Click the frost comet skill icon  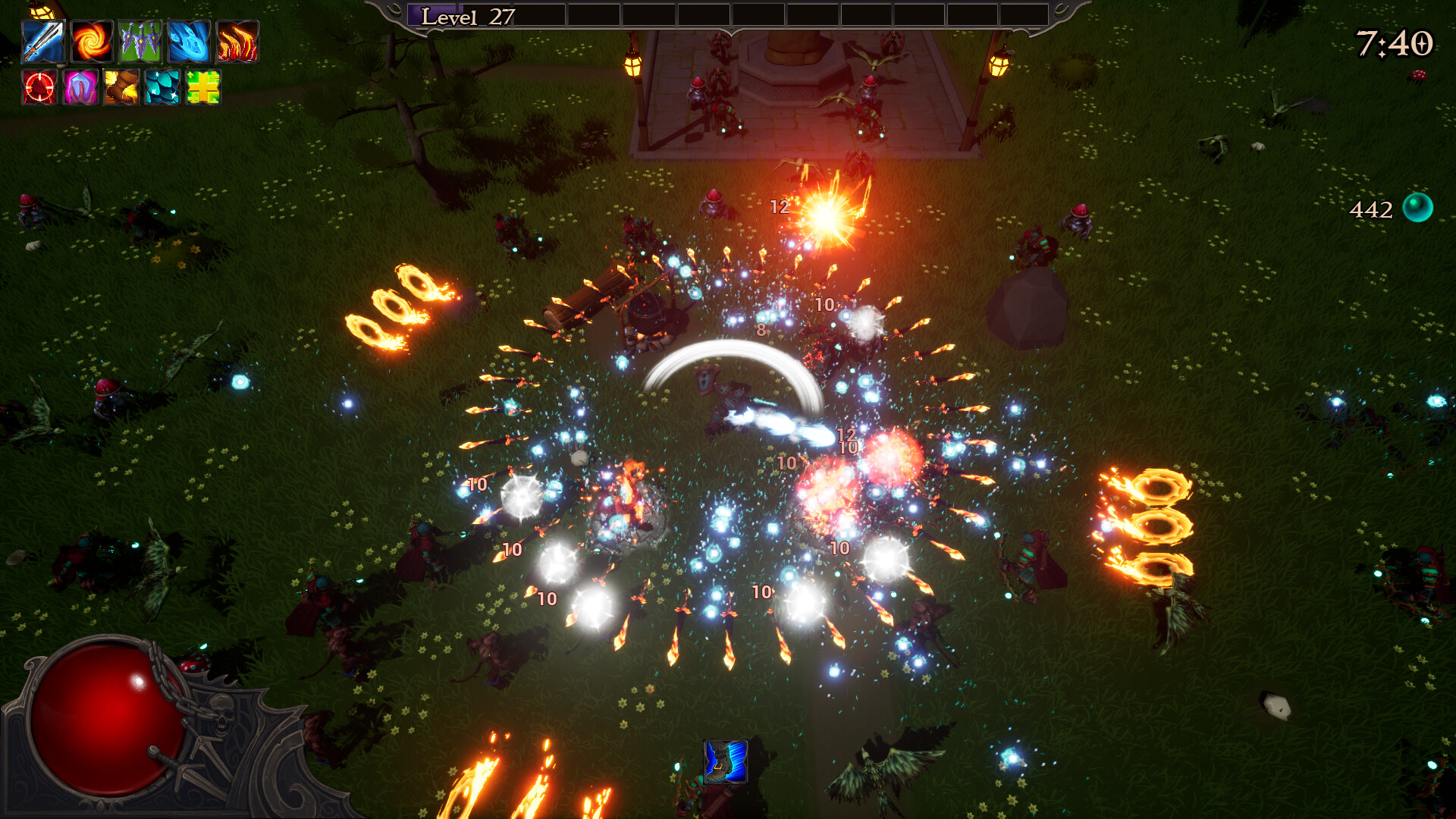(x=188, y=42)
